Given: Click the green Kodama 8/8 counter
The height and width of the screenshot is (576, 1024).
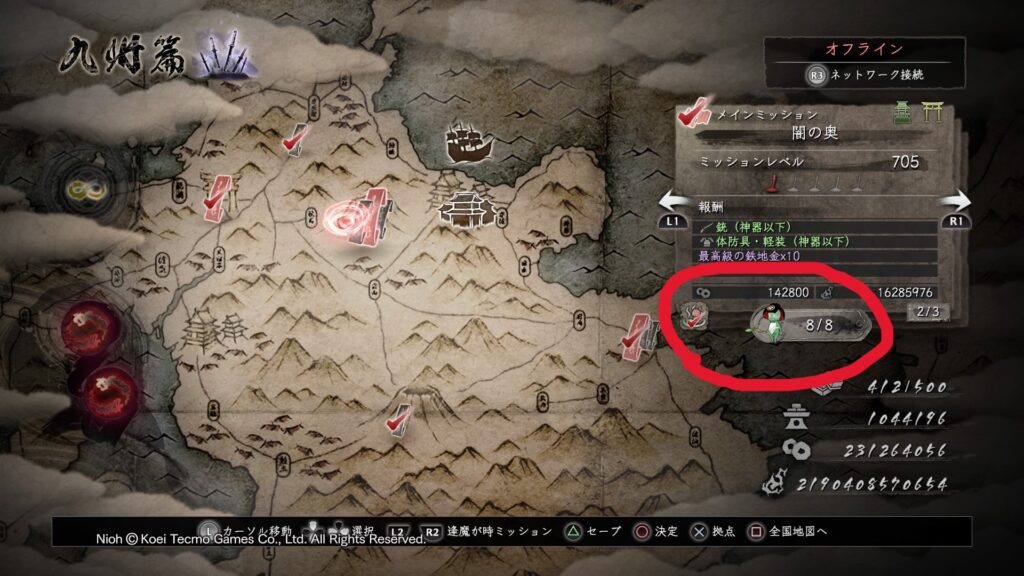Looking at the screenshot, I should (x=805, y=325).
